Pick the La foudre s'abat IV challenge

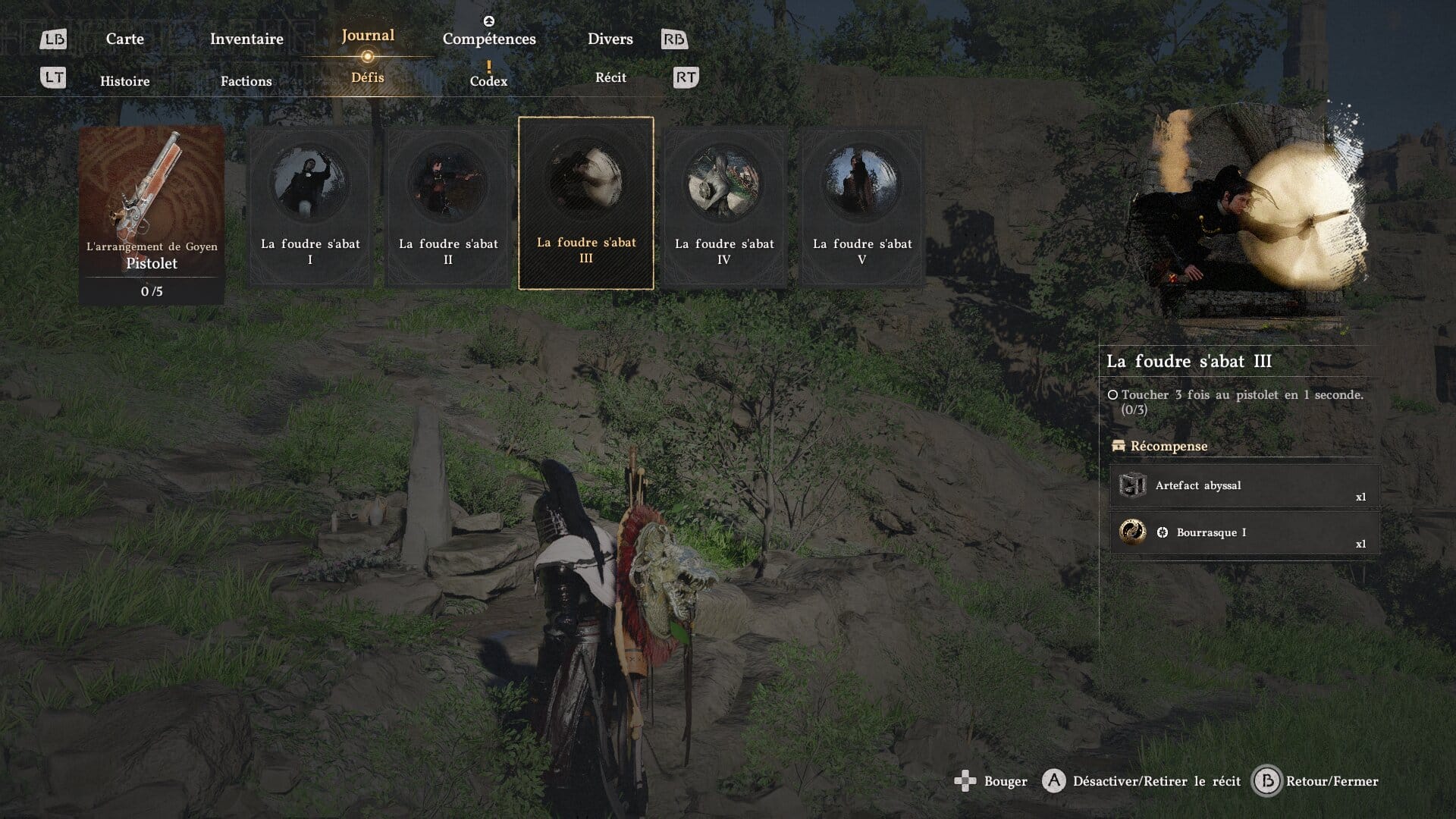tap(724, 206)
